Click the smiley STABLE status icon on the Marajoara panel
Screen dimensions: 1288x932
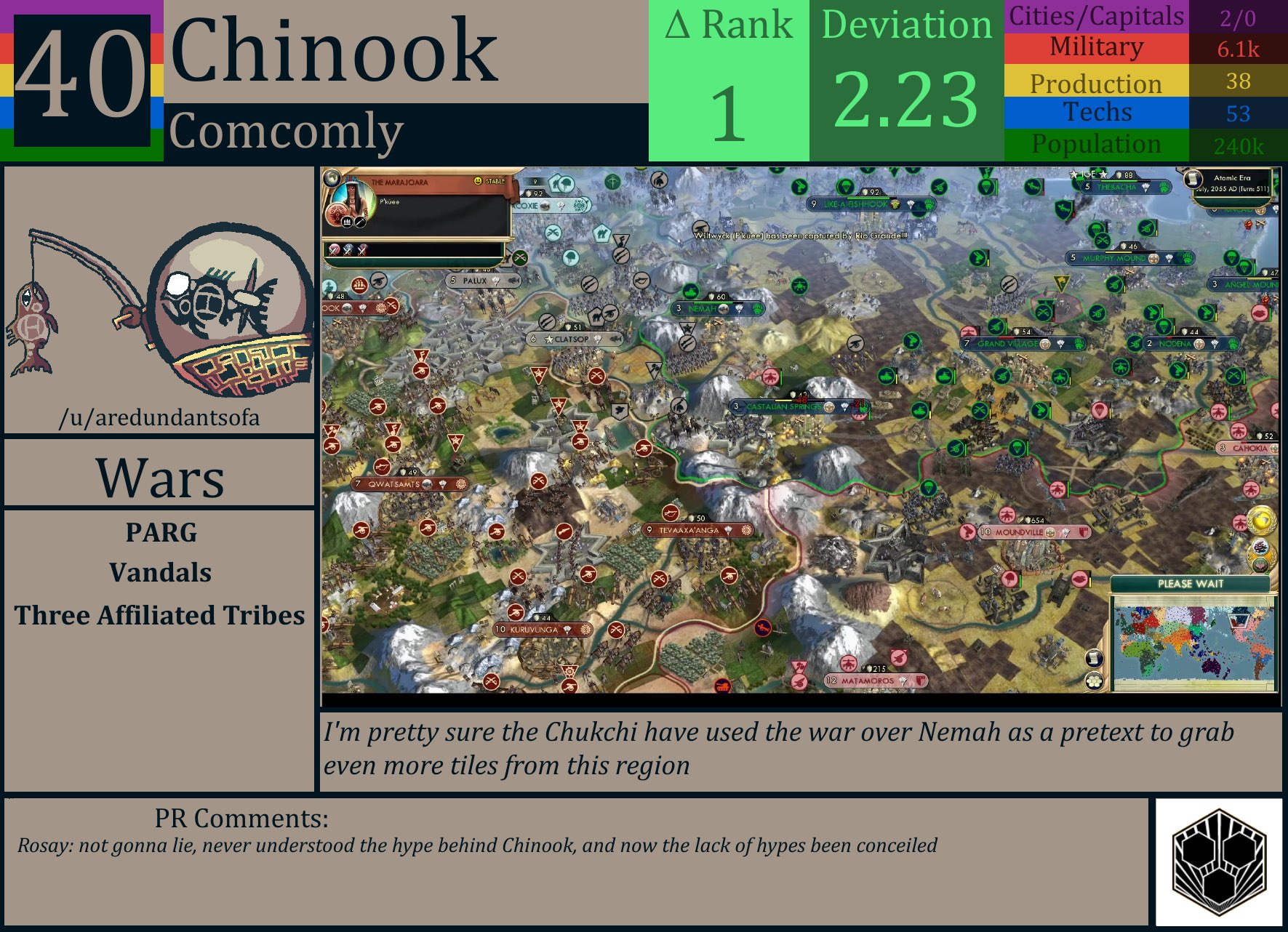coord(478,180)
